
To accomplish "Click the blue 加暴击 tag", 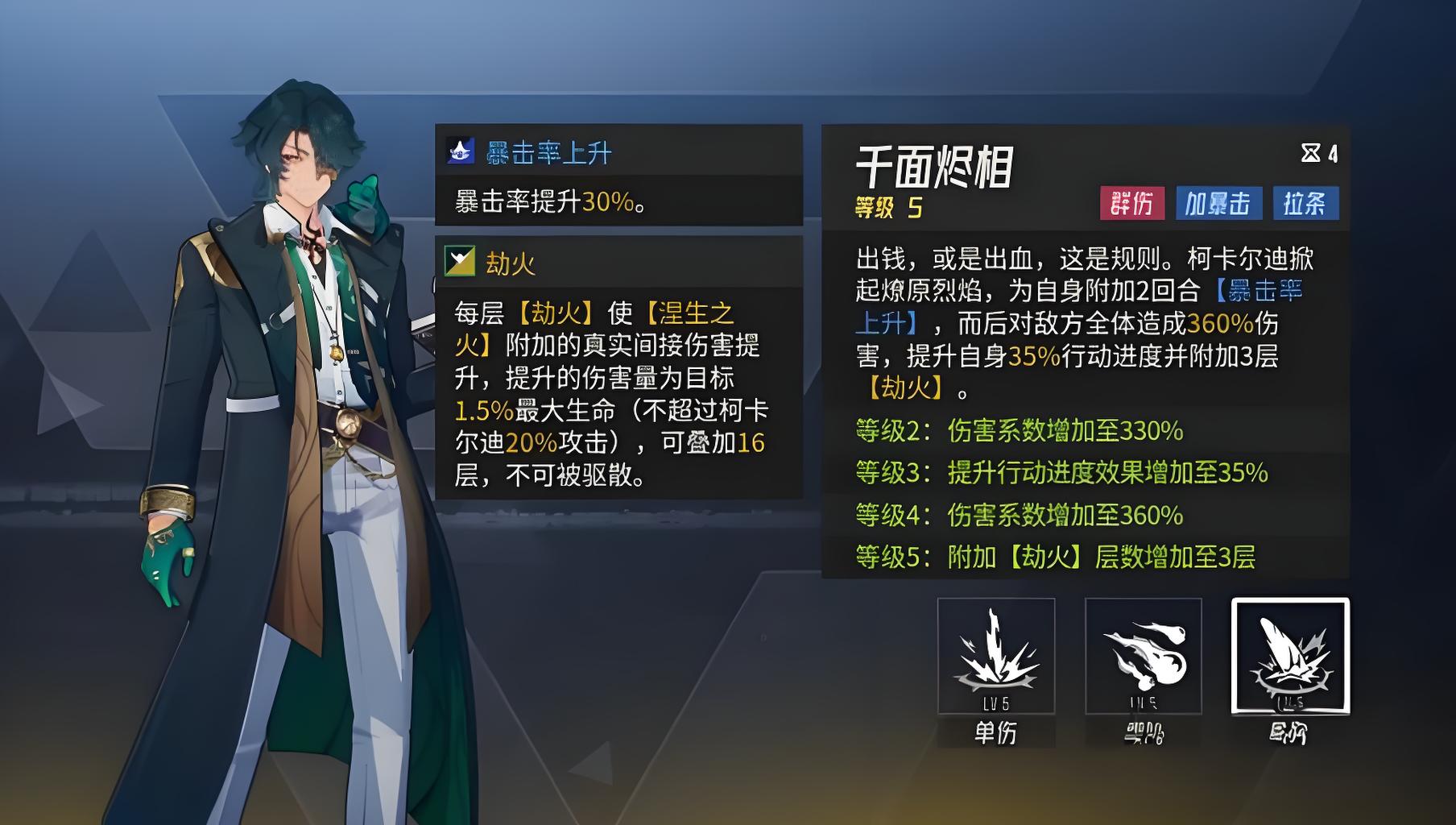I will tap(1217, 203).
